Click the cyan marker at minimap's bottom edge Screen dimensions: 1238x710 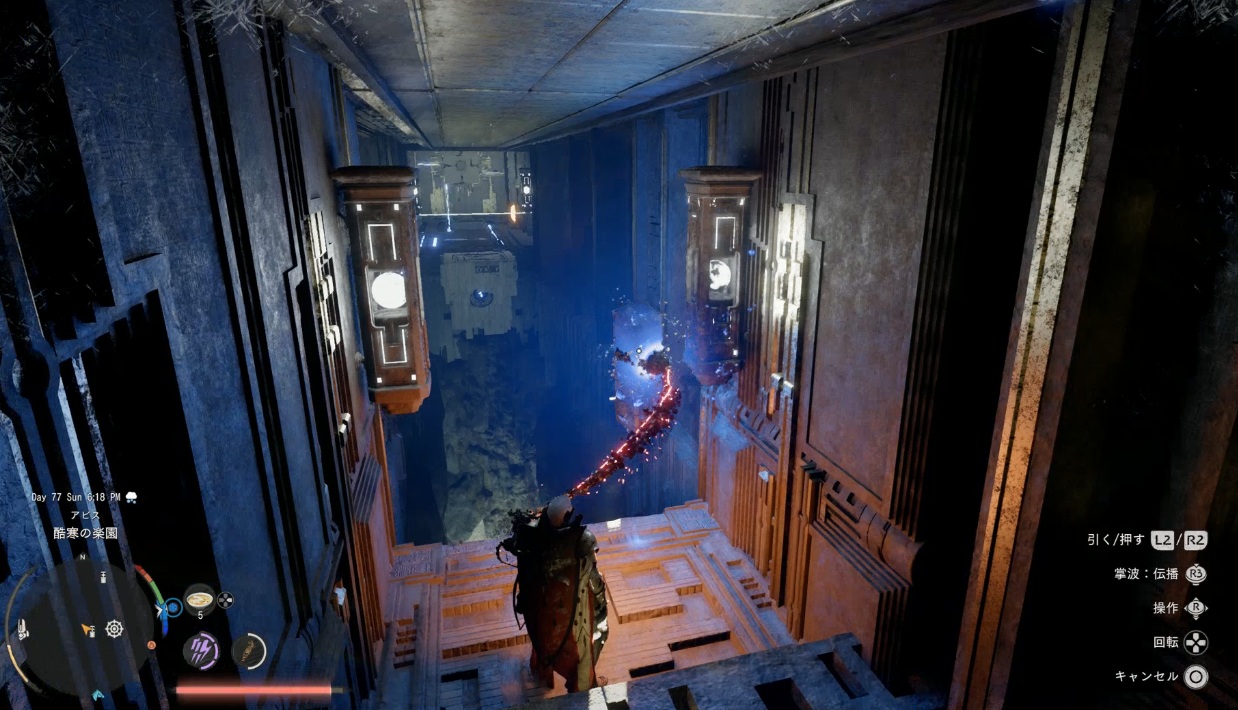(x=98, y=694)
